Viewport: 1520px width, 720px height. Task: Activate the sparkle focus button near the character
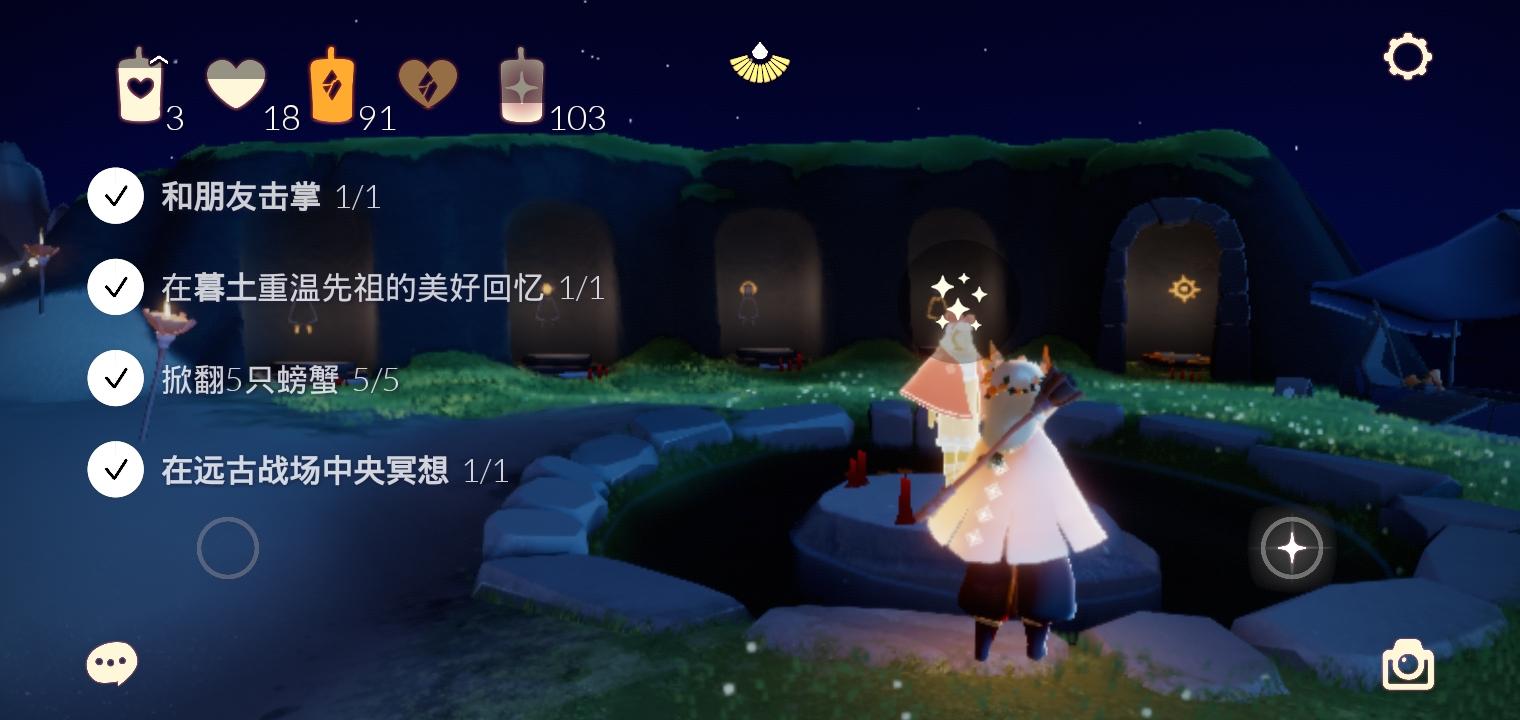pyautogui.click(x=1292, y=548)
